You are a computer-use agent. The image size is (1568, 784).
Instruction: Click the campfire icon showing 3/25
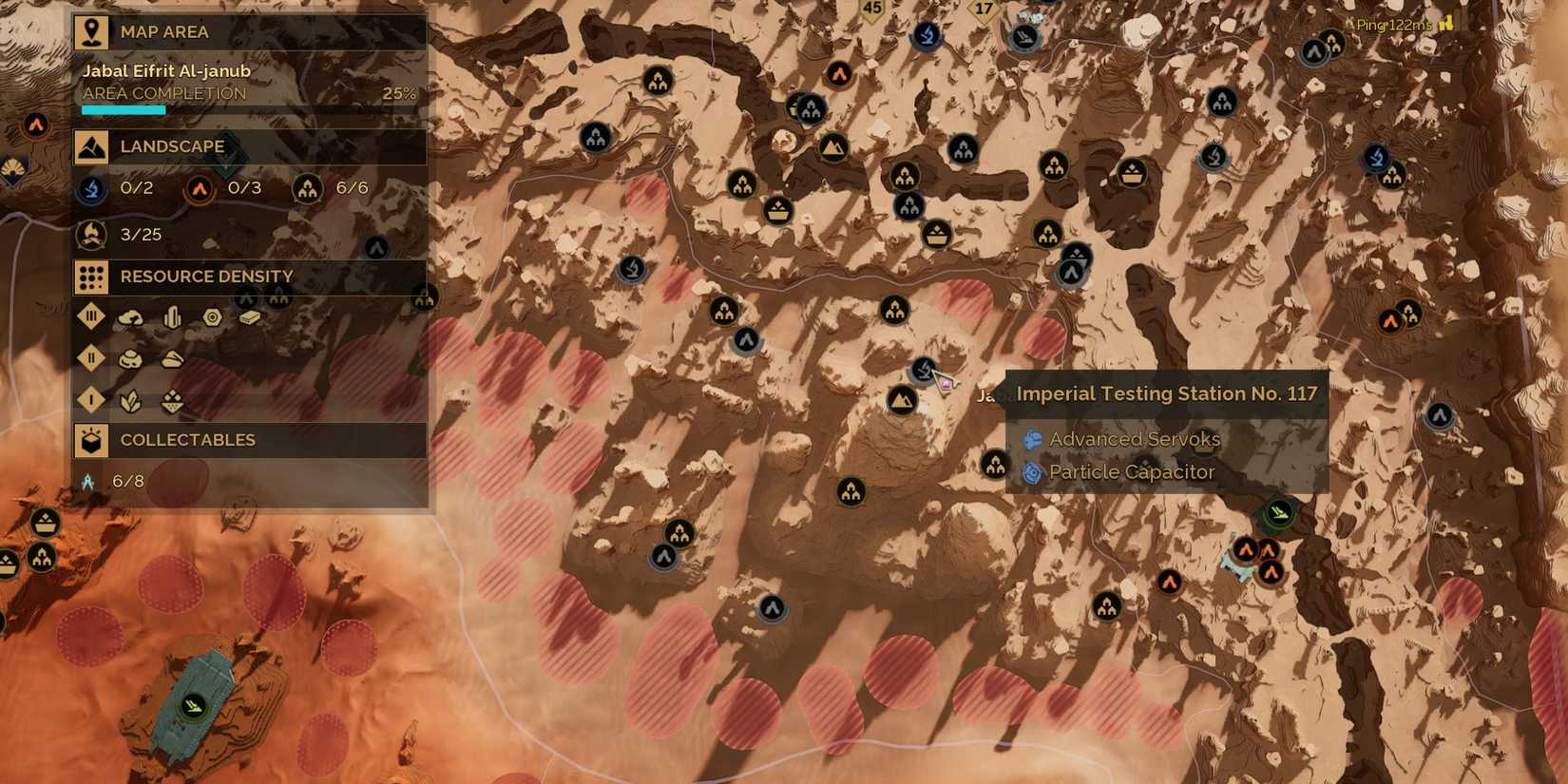[91, 233]
